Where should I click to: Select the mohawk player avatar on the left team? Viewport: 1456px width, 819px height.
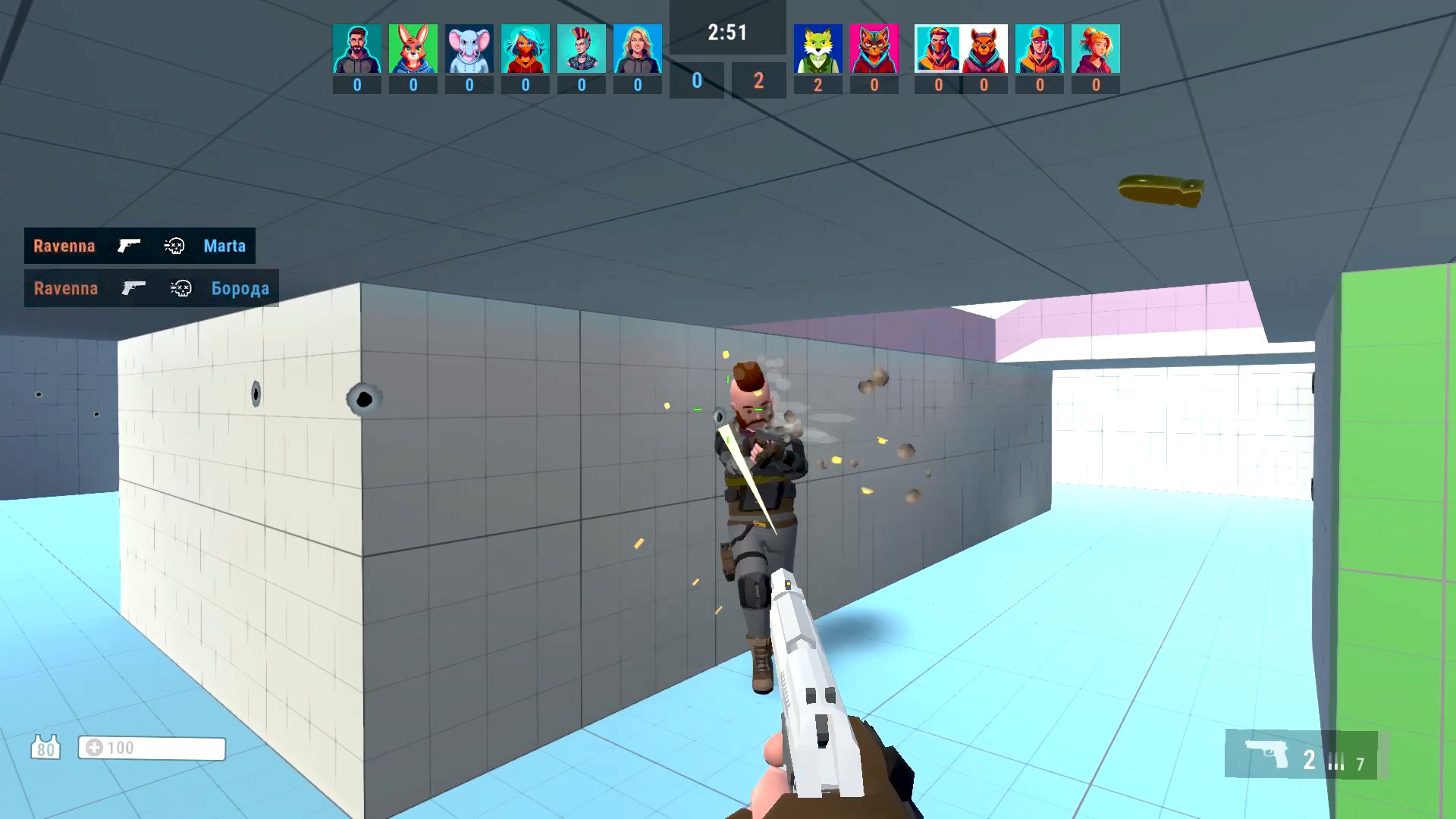(x=582, y=49)
